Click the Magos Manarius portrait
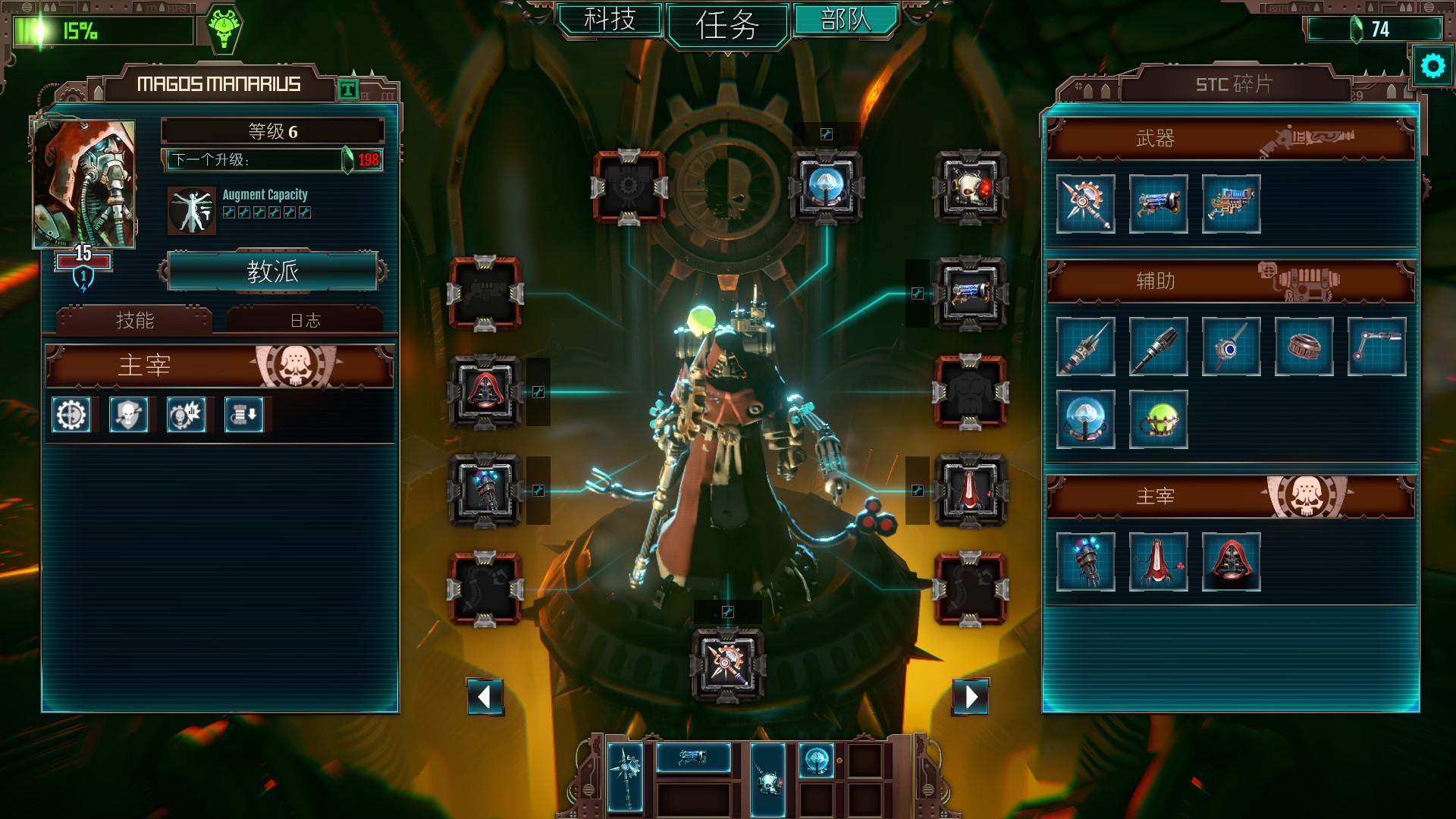1456x819 pixels. click(x=84, y=184)
